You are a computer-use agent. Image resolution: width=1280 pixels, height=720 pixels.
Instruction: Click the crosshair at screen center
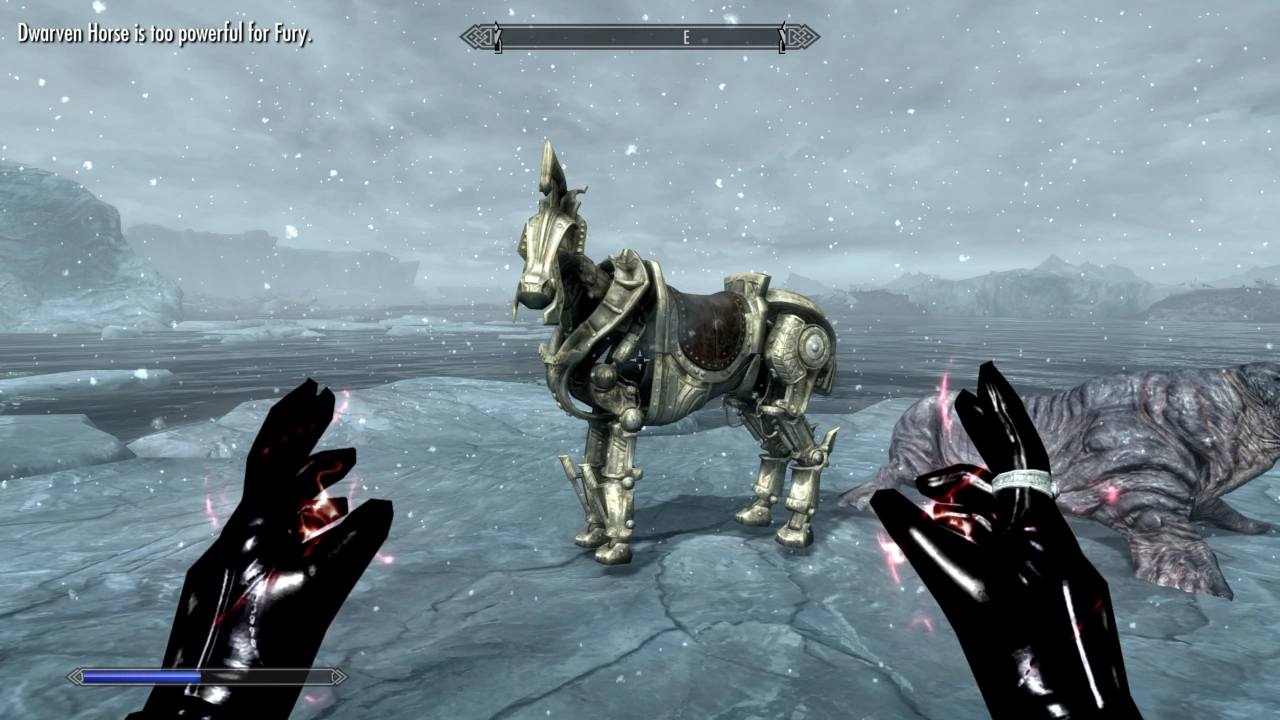click(640, 360)
